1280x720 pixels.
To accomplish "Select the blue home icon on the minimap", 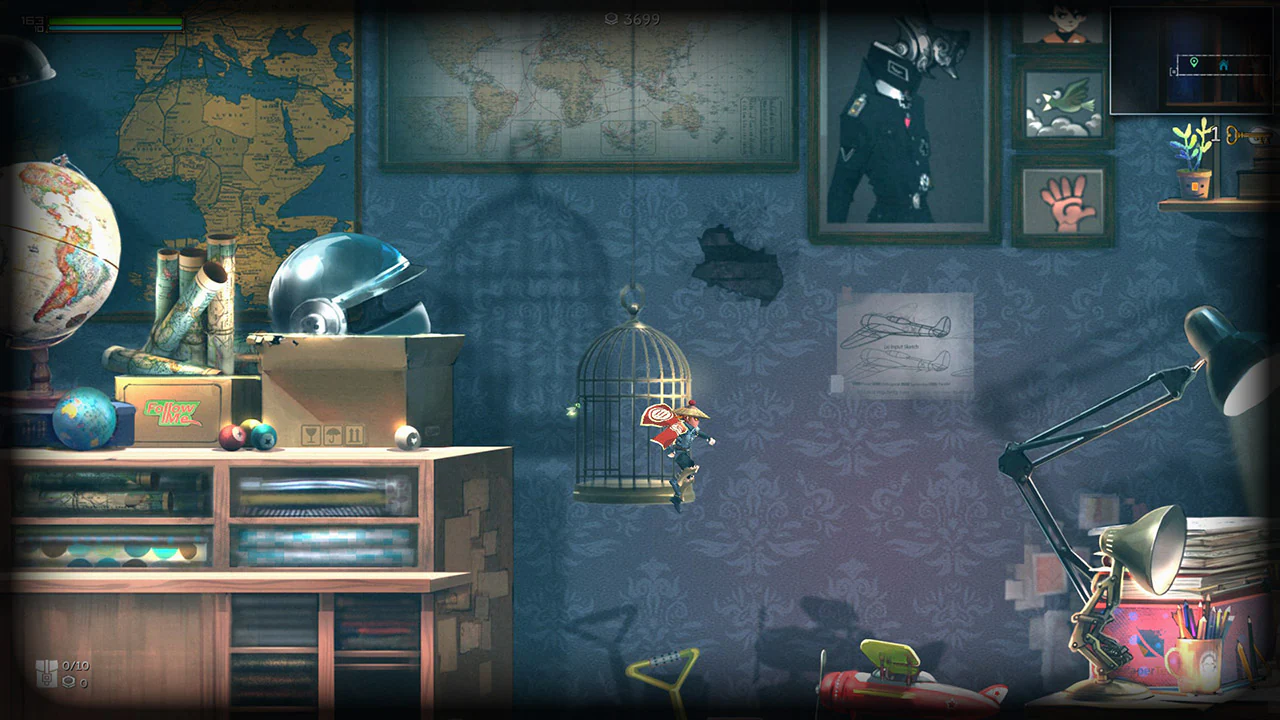I will (x=1224, y=66).
